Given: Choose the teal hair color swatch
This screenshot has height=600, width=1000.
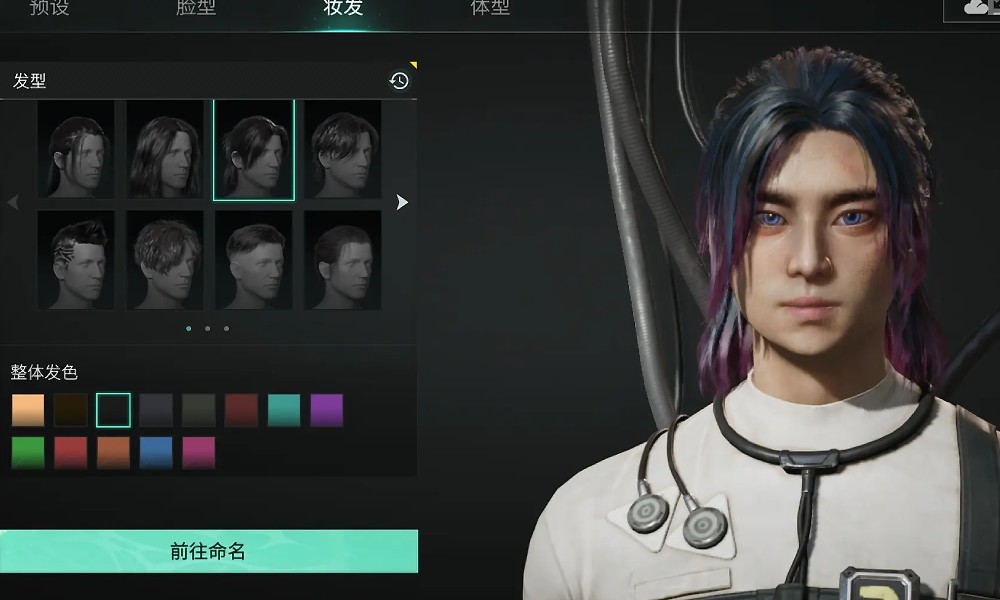Looking at the screenshot, I should click(x=284, y=410).
